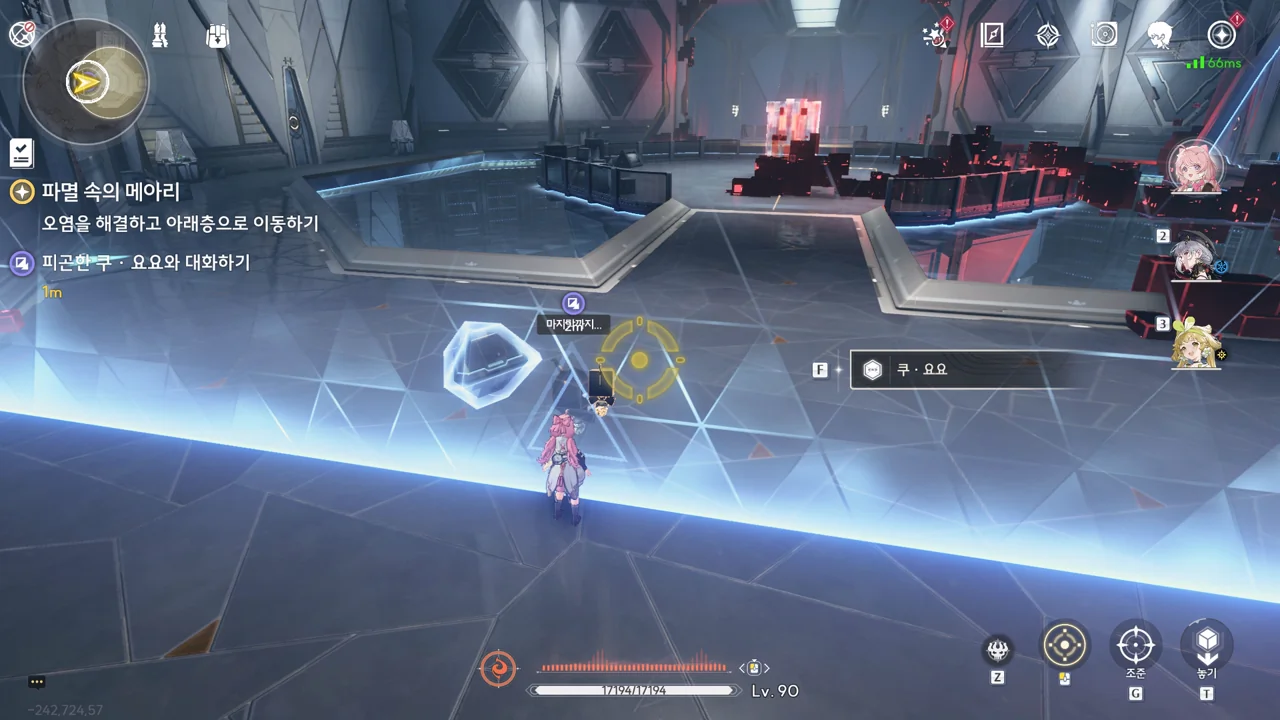Screen dimensions: 1280x720
Task: Click the globe network icon beside minimap
Action: coord(21,34)
